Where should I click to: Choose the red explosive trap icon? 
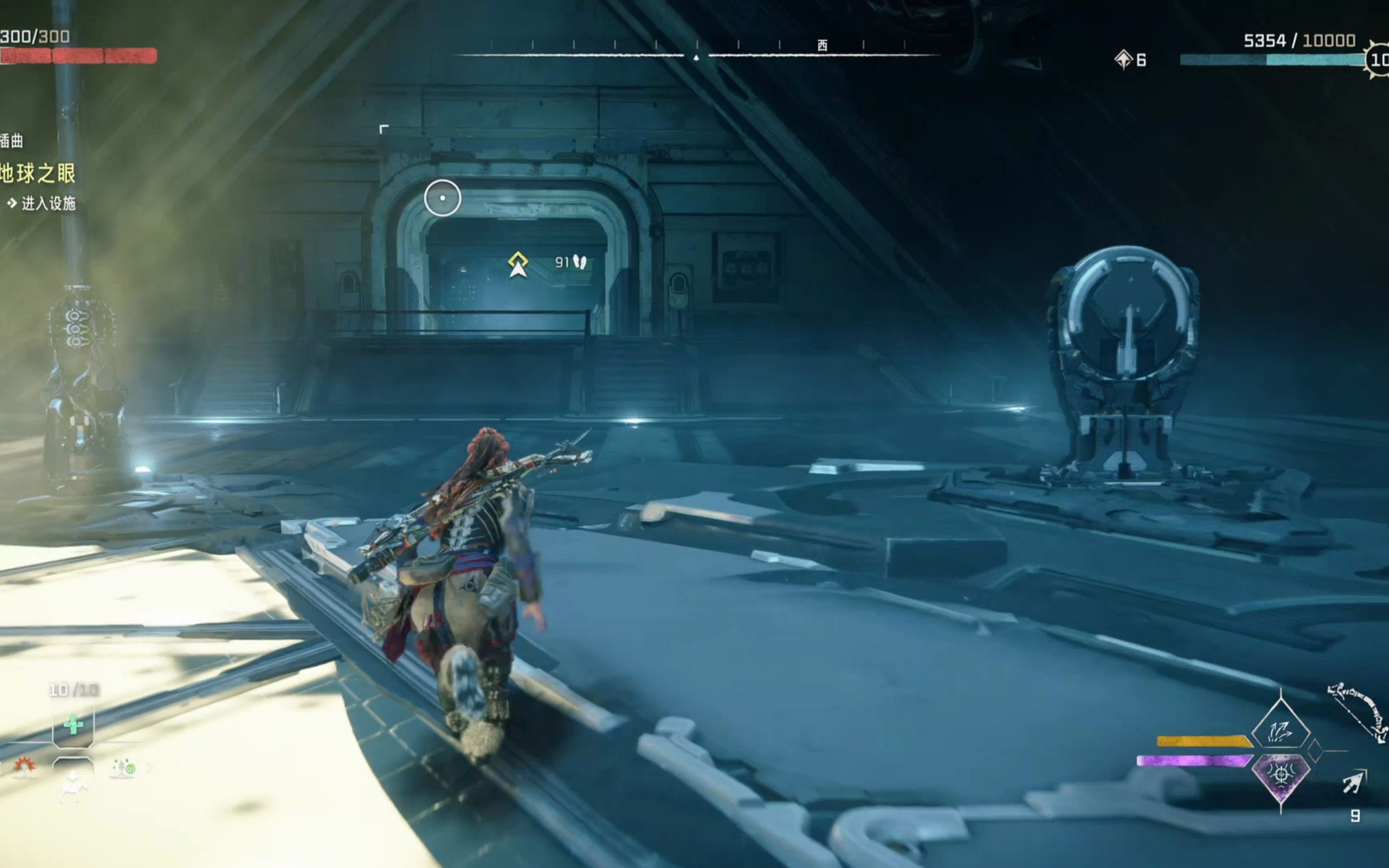click(x=24, y=766)
